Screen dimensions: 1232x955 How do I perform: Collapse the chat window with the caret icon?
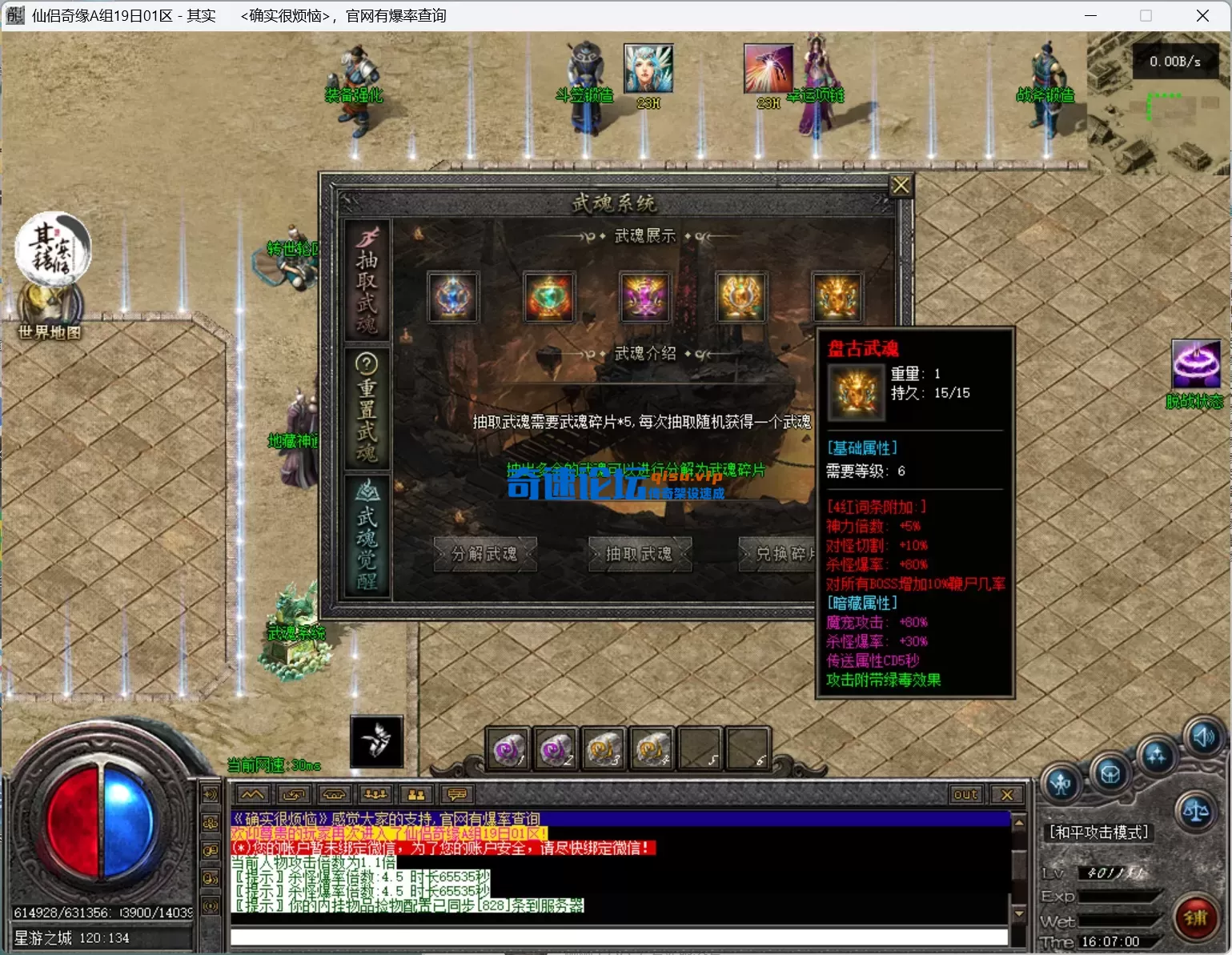[252, 794]
